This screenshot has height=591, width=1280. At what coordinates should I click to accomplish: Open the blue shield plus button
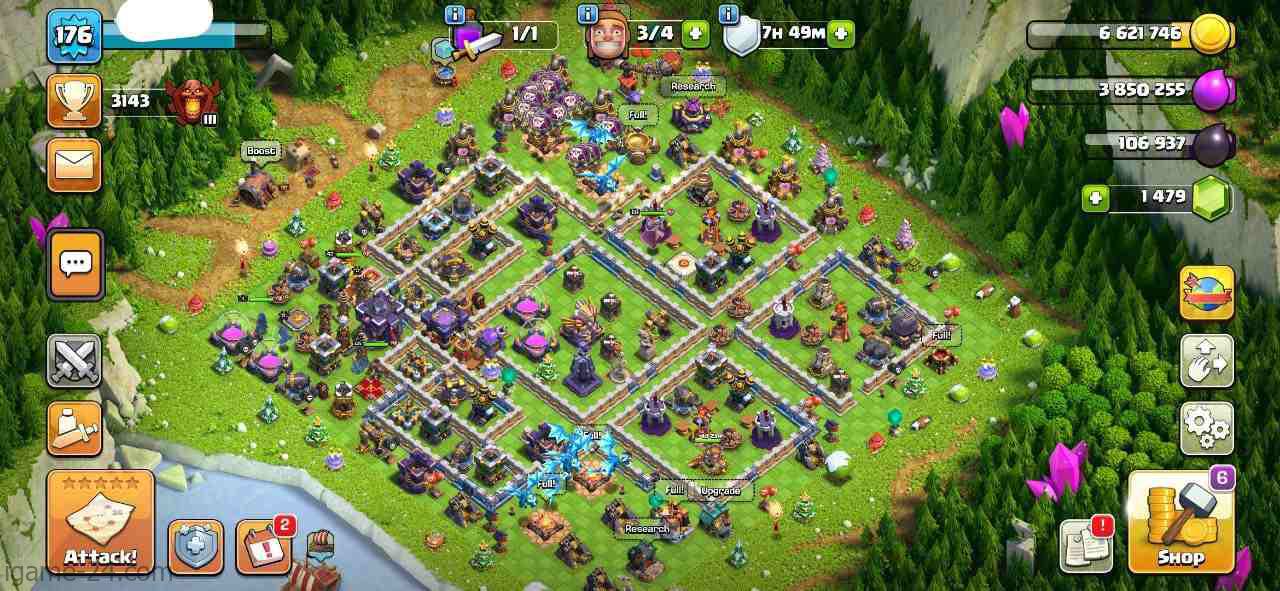click(x=195, y=547)
